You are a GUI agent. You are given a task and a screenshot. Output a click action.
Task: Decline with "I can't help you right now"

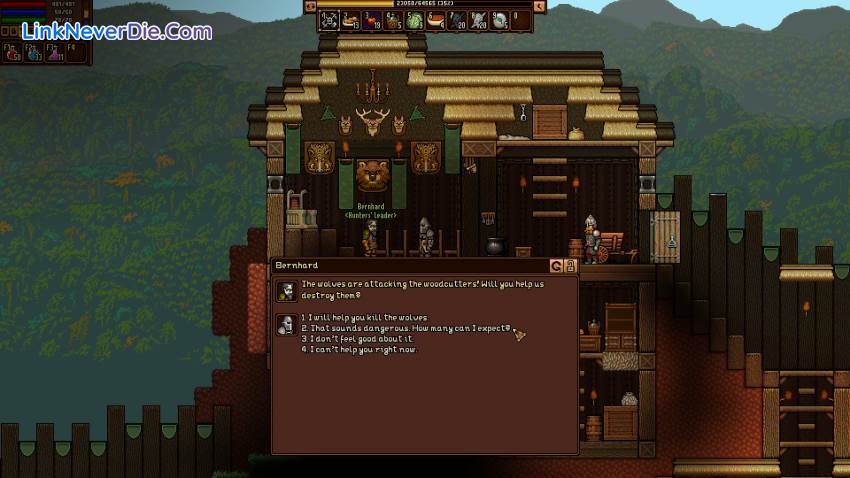pyautogui.click(x=362, y=350)
